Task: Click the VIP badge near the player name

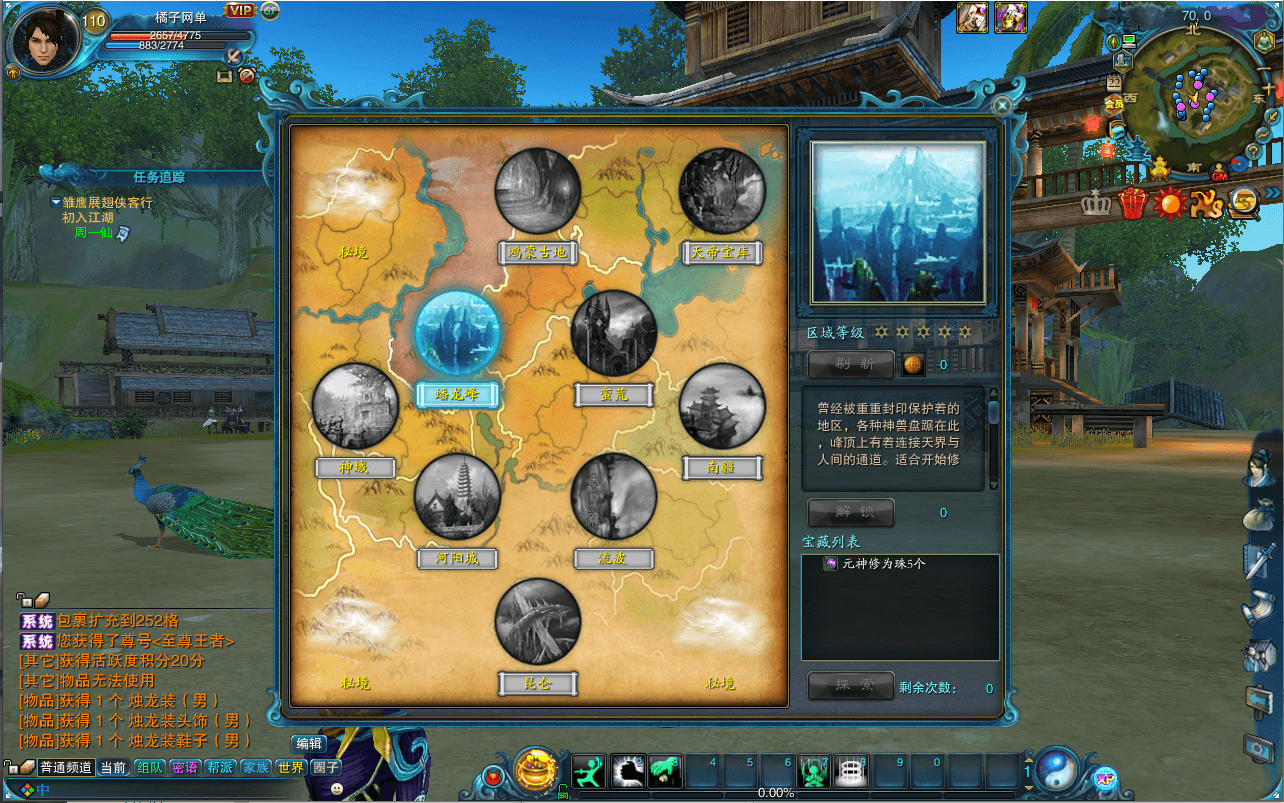Action: (240, 10)
